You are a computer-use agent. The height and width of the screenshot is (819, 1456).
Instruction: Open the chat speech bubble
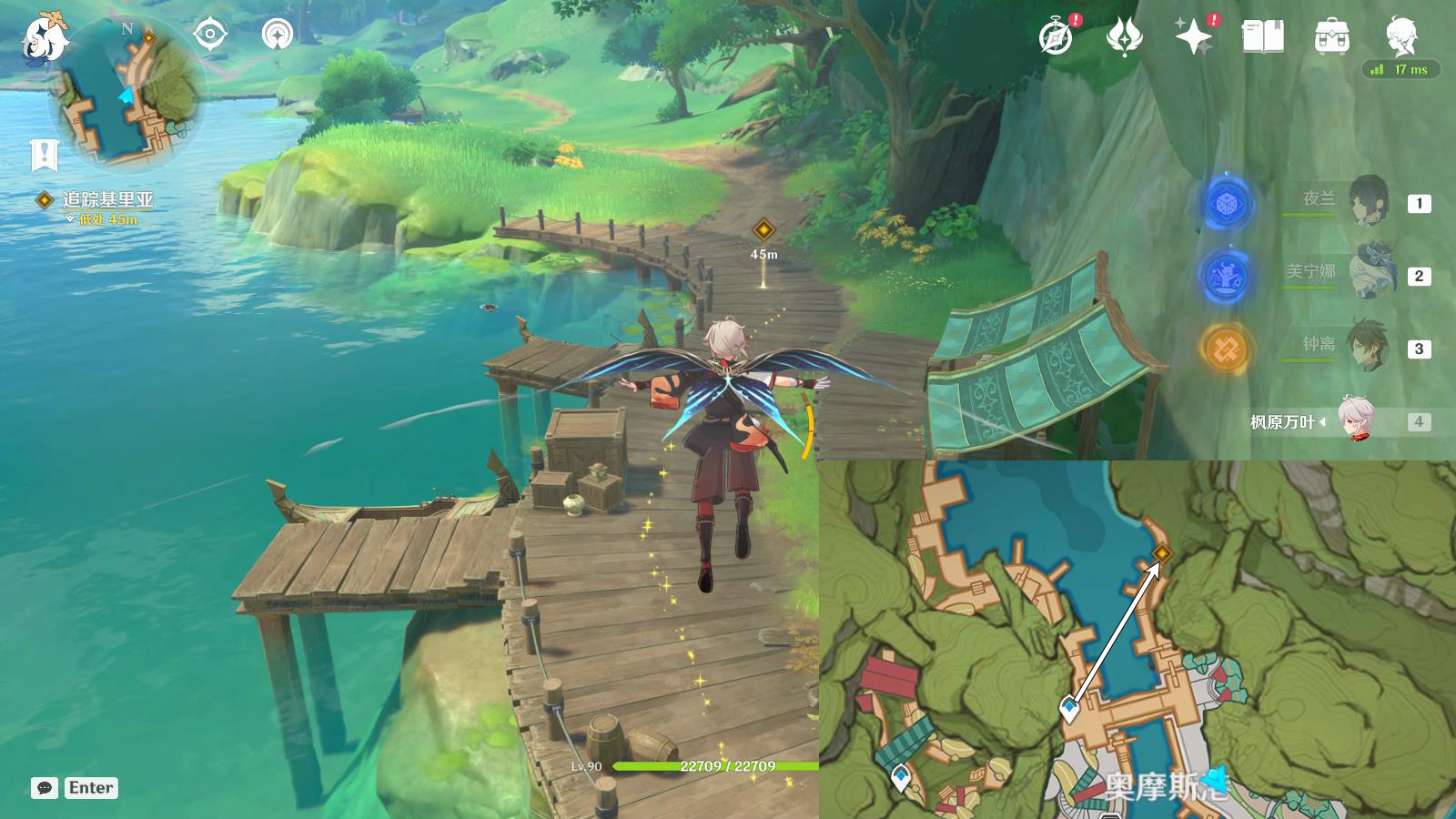45,788
